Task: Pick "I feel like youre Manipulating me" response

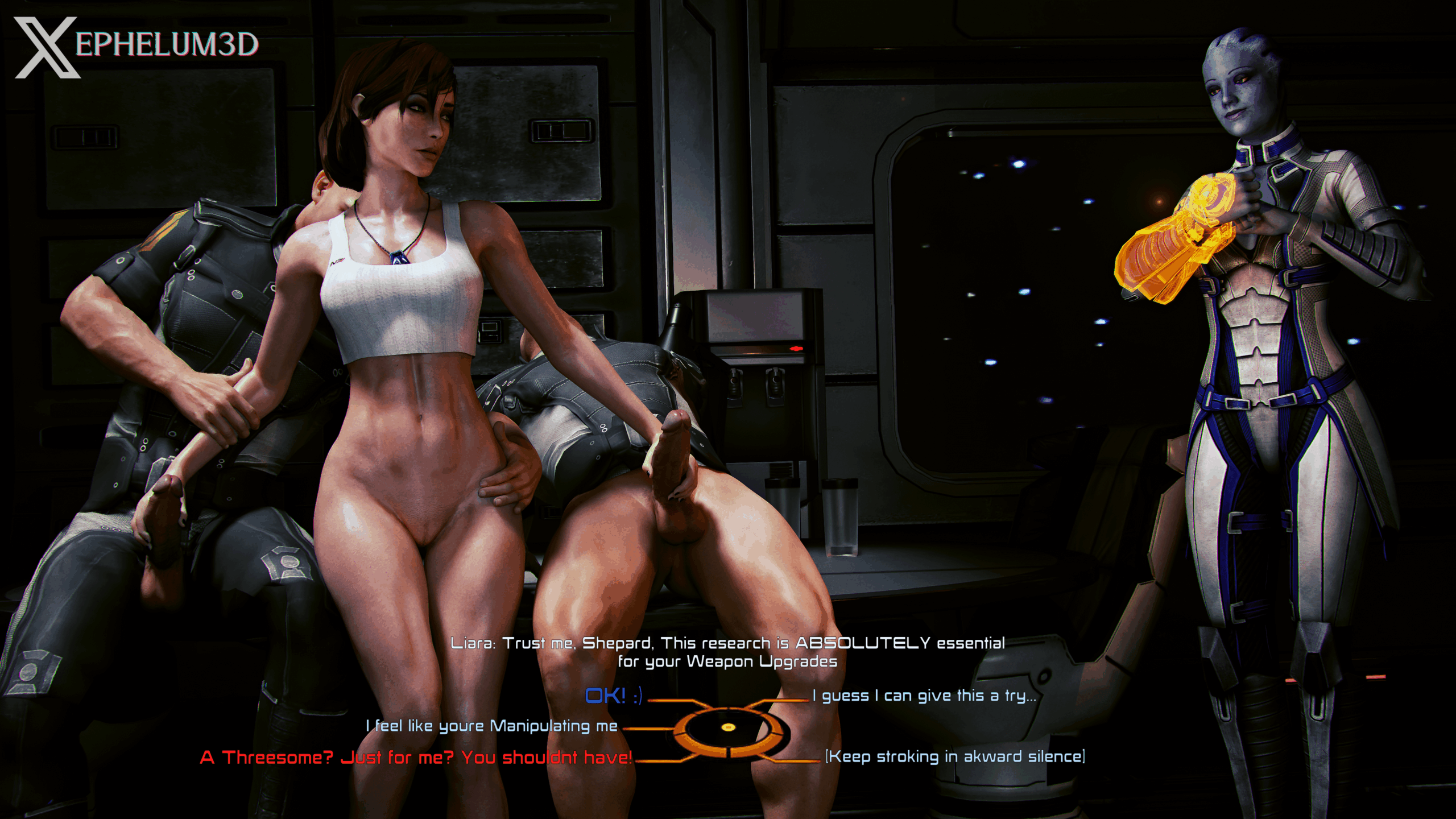Action: pos(491,726)
